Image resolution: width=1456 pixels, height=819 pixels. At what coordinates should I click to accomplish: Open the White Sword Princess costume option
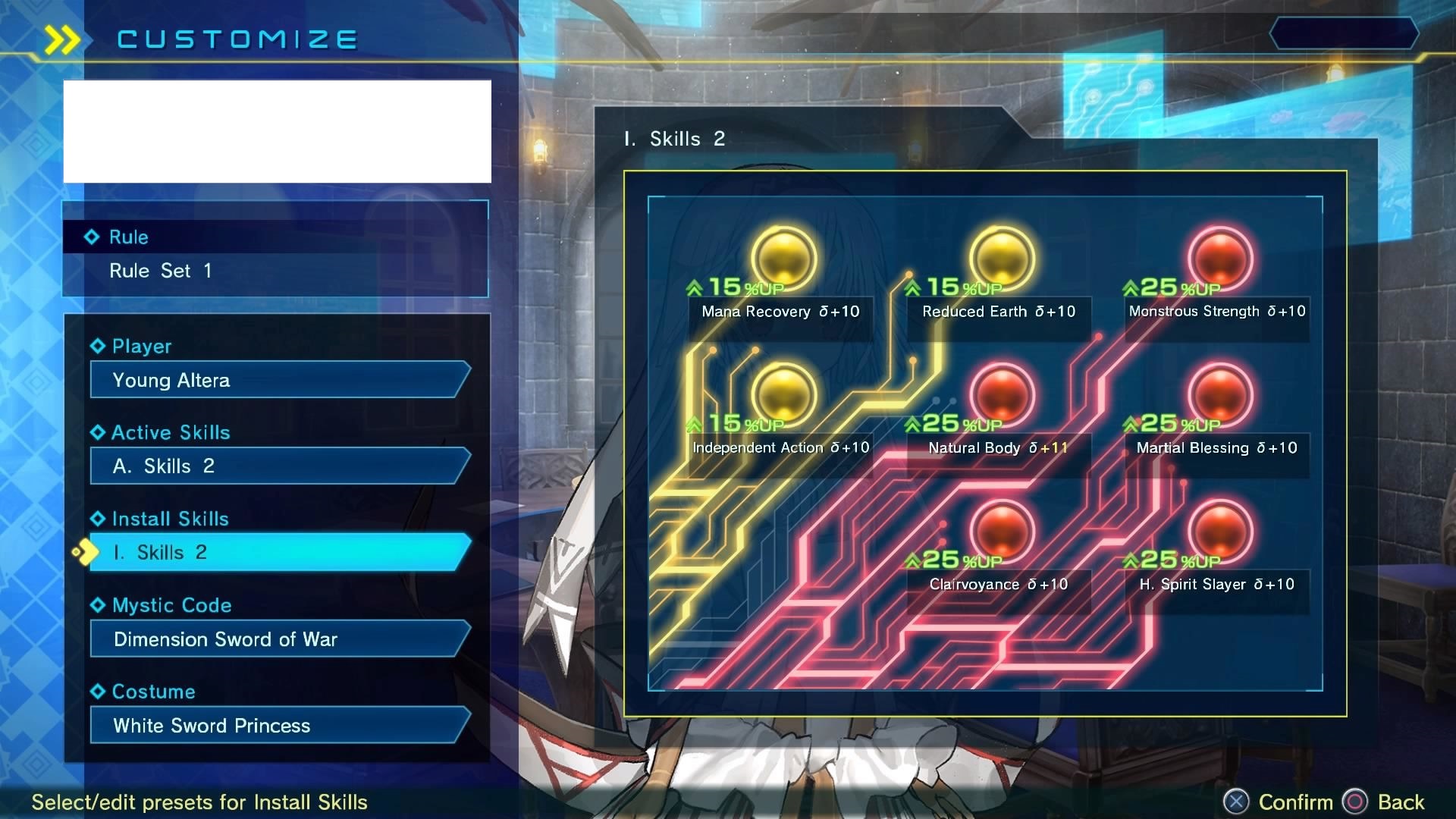(x=279, y=725)
